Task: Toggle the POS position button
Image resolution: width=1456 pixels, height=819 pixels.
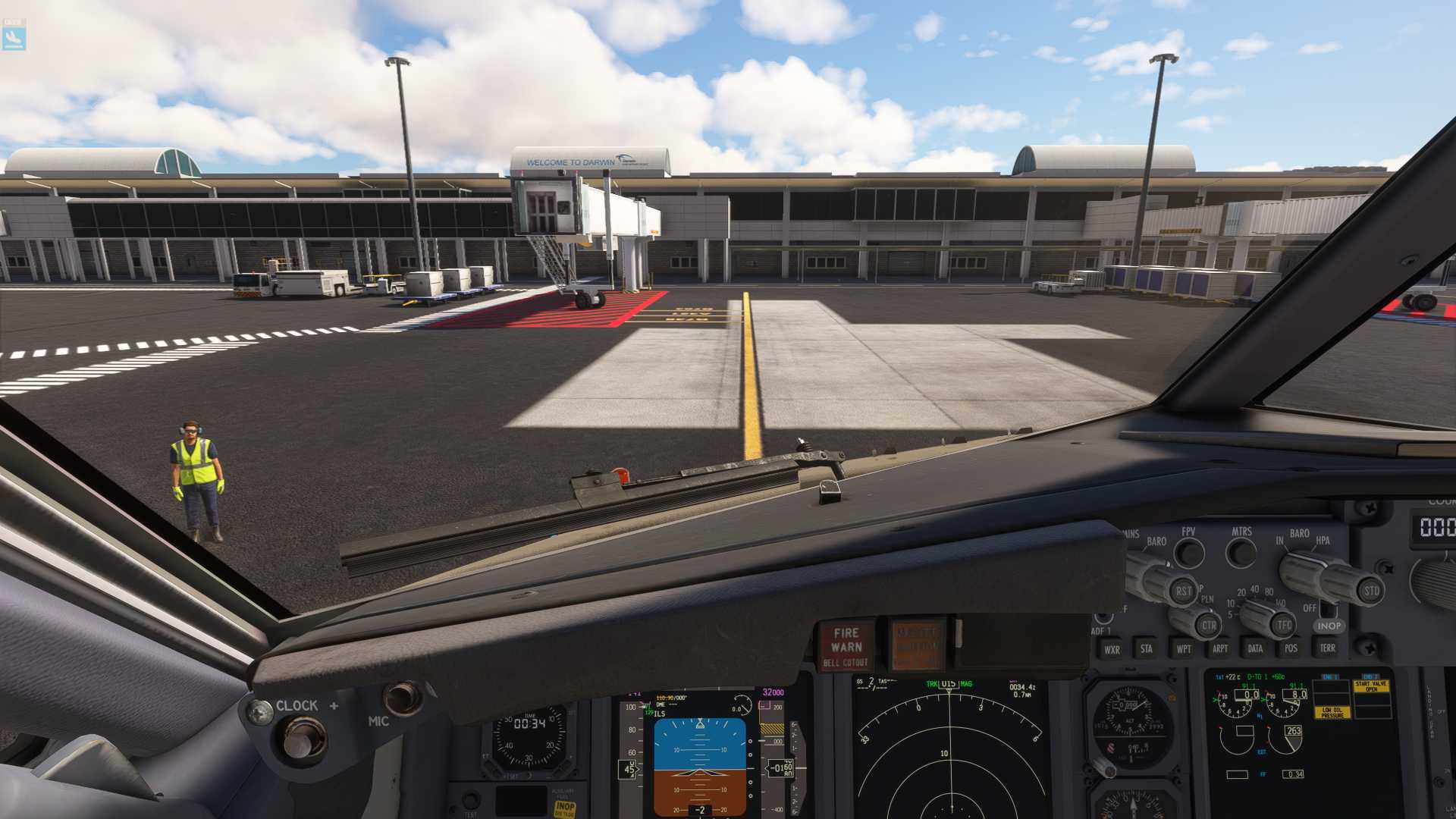Action: click(x=1291, y=648)
